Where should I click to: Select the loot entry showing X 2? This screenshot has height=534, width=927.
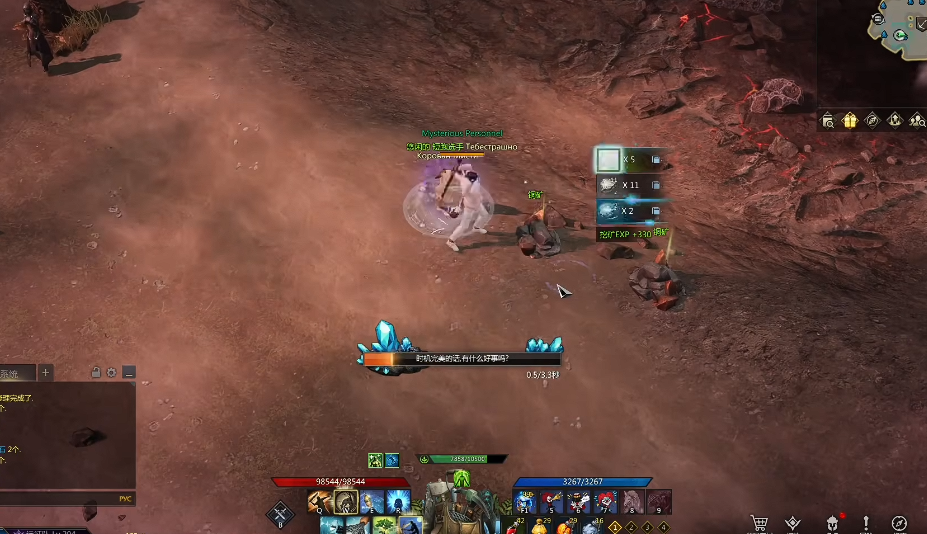pyautogui.click(x=629, y=211)
